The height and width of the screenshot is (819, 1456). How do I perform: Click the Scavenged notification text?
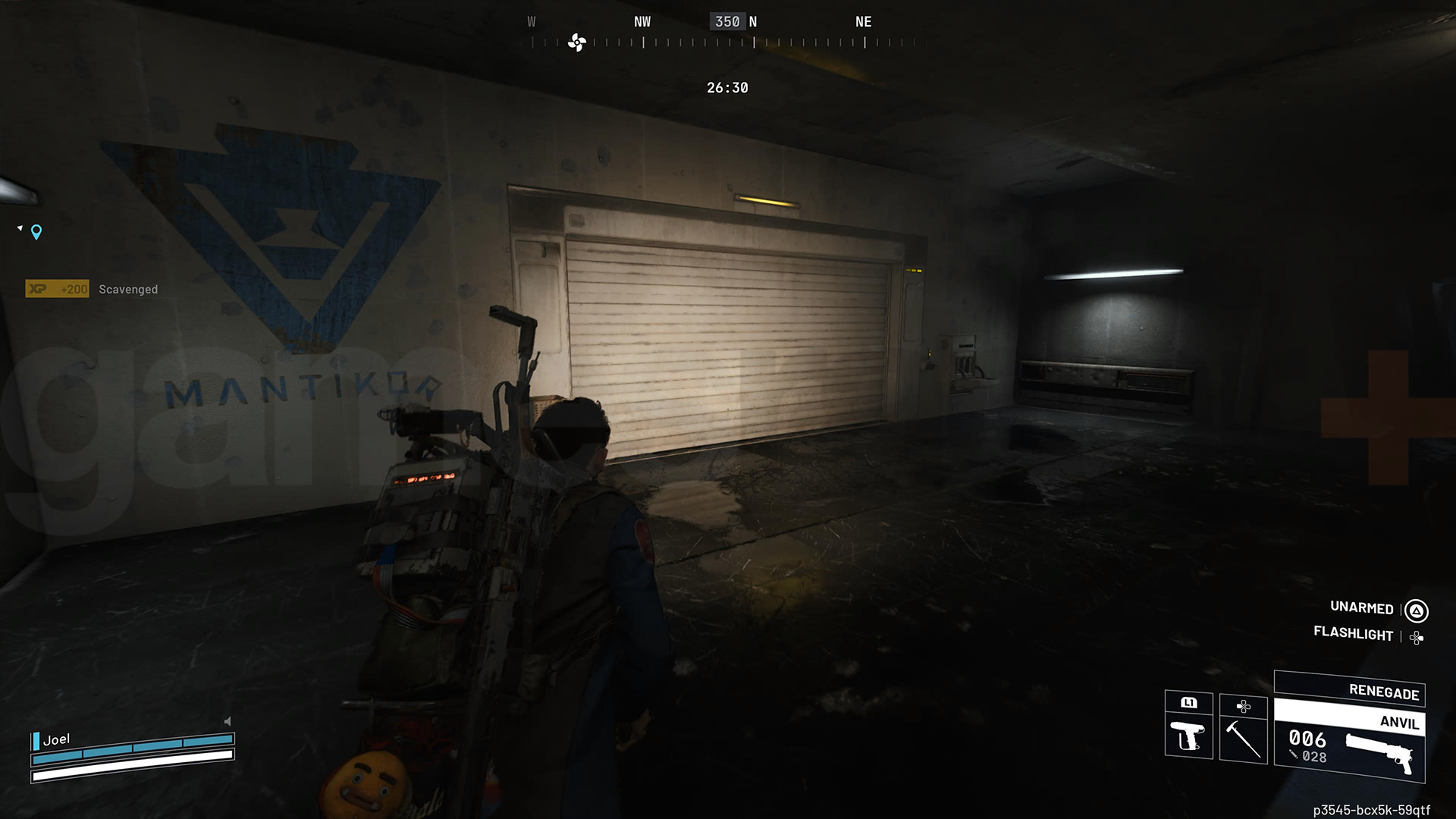(127, 289)
